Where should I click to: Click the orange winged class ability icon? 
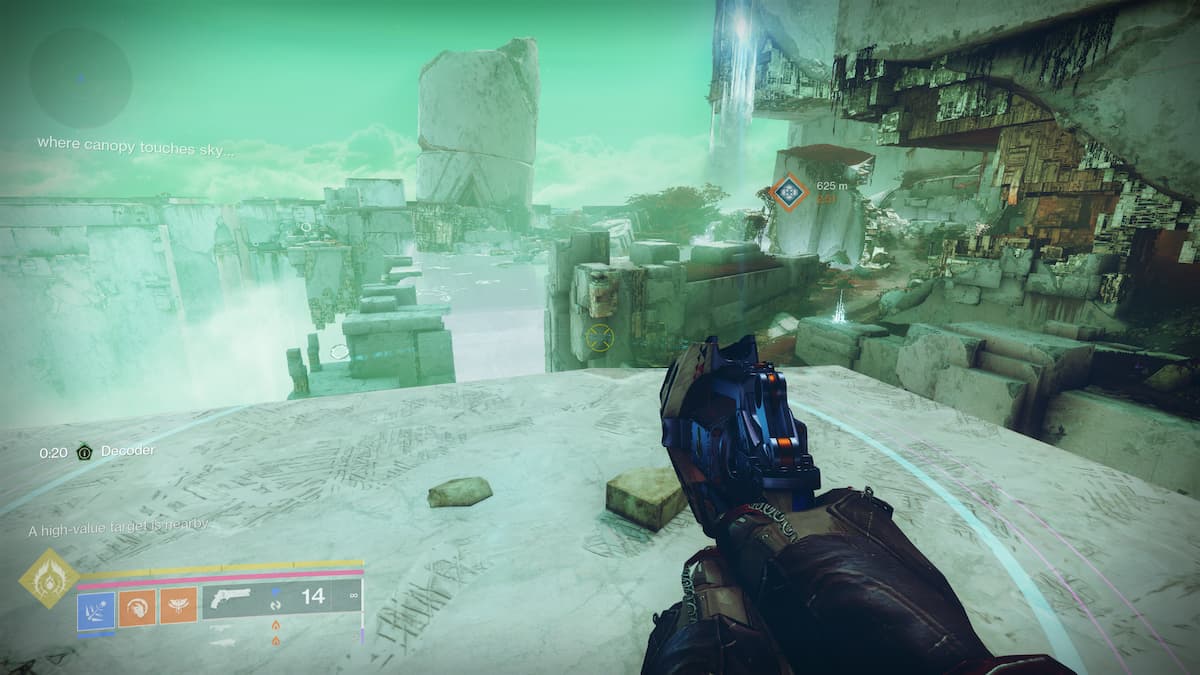[x=178, y=607]
